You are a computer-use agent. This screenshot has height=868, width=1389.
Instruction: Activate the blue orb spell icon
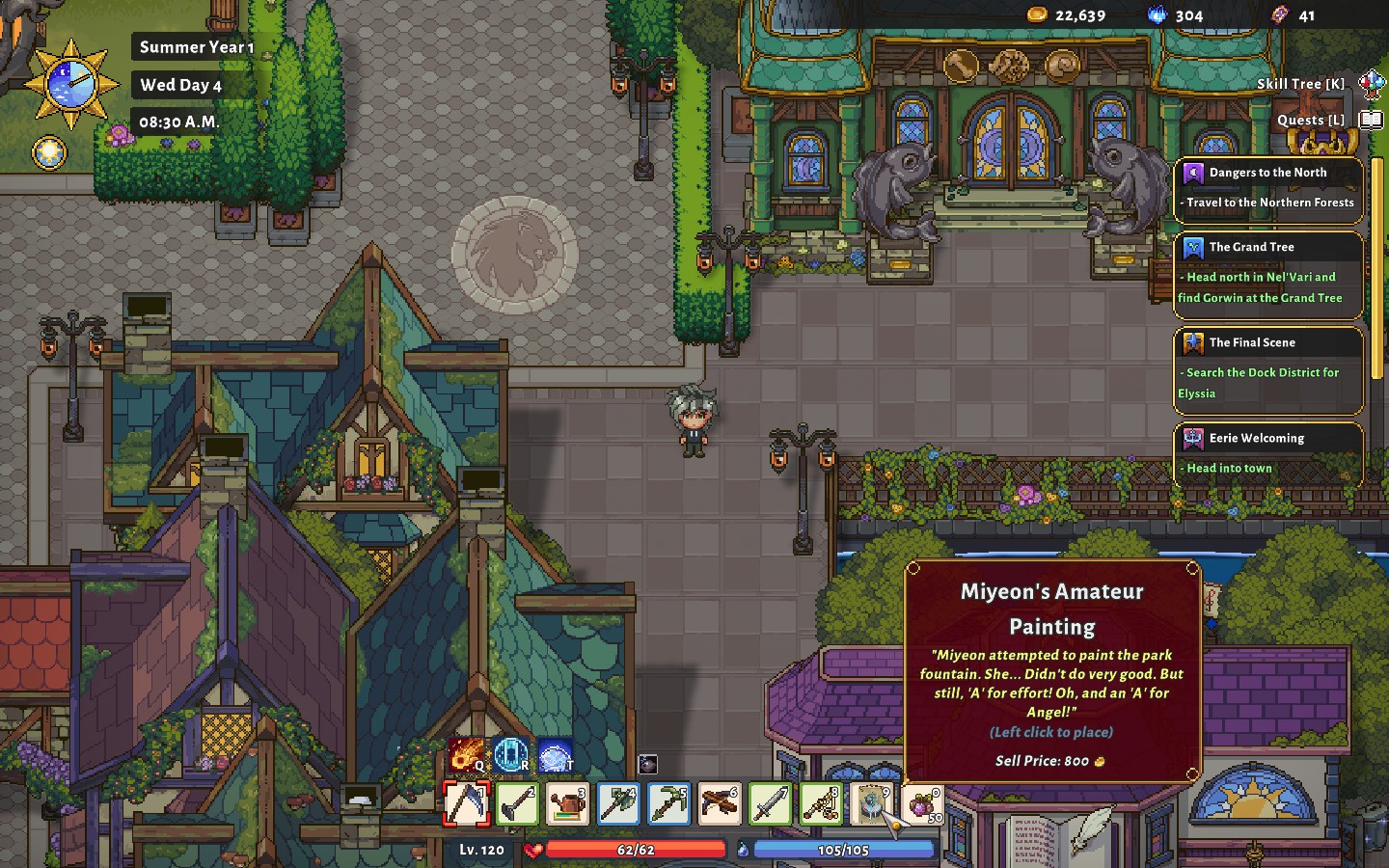coord(556,755)
